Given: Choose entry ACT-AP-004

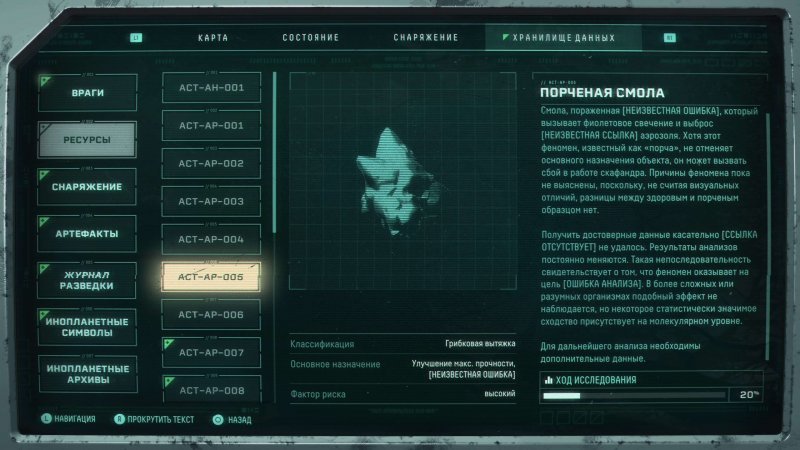Looking at the screenshot, I should point(211,239).
